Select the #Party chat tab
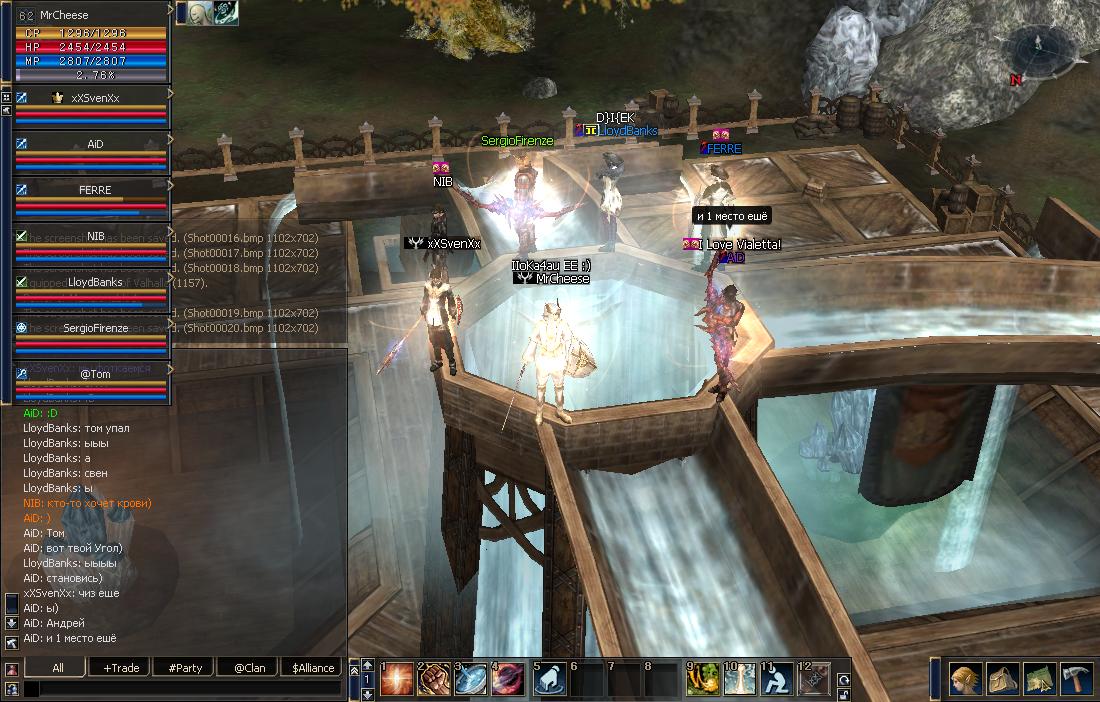Viewport: 1100px width, 702px height. 185,668
